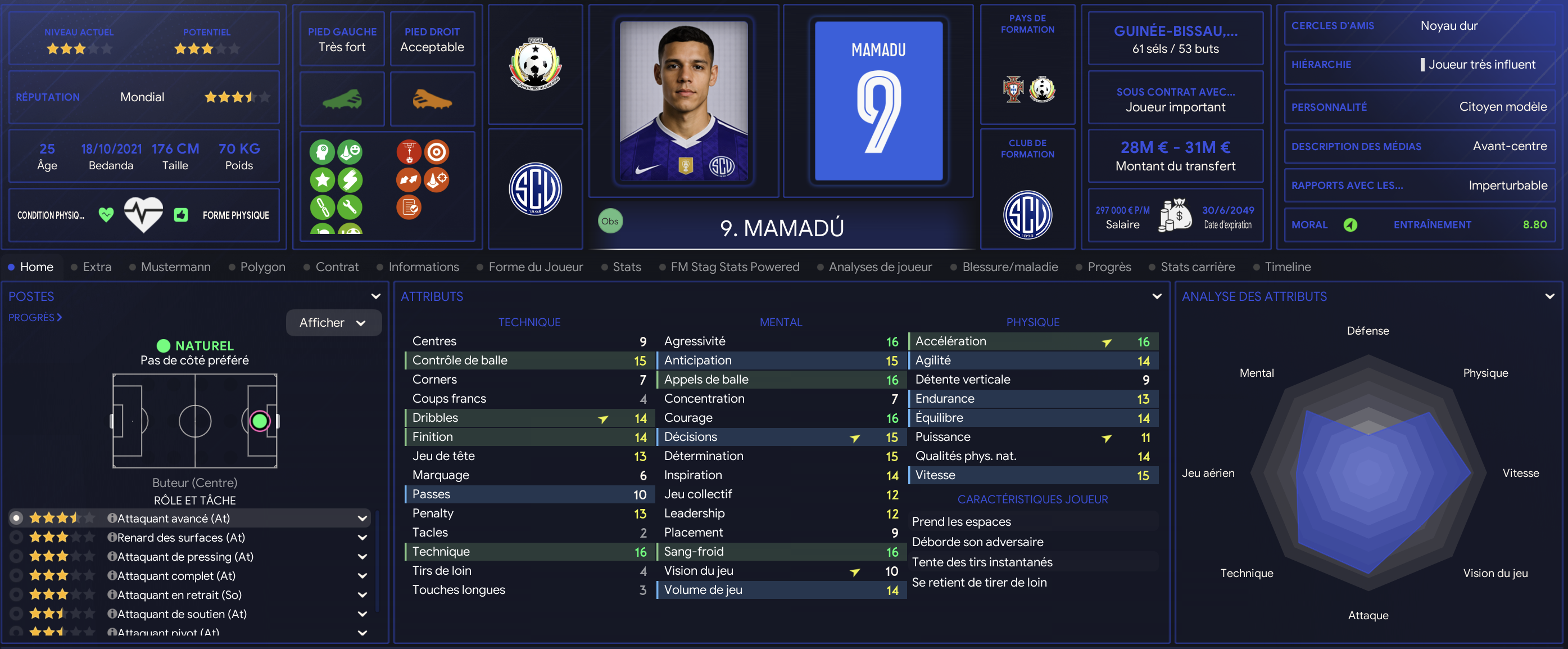
Task: Open the Blessure/maladie tab
Action: coord(1010,267)
